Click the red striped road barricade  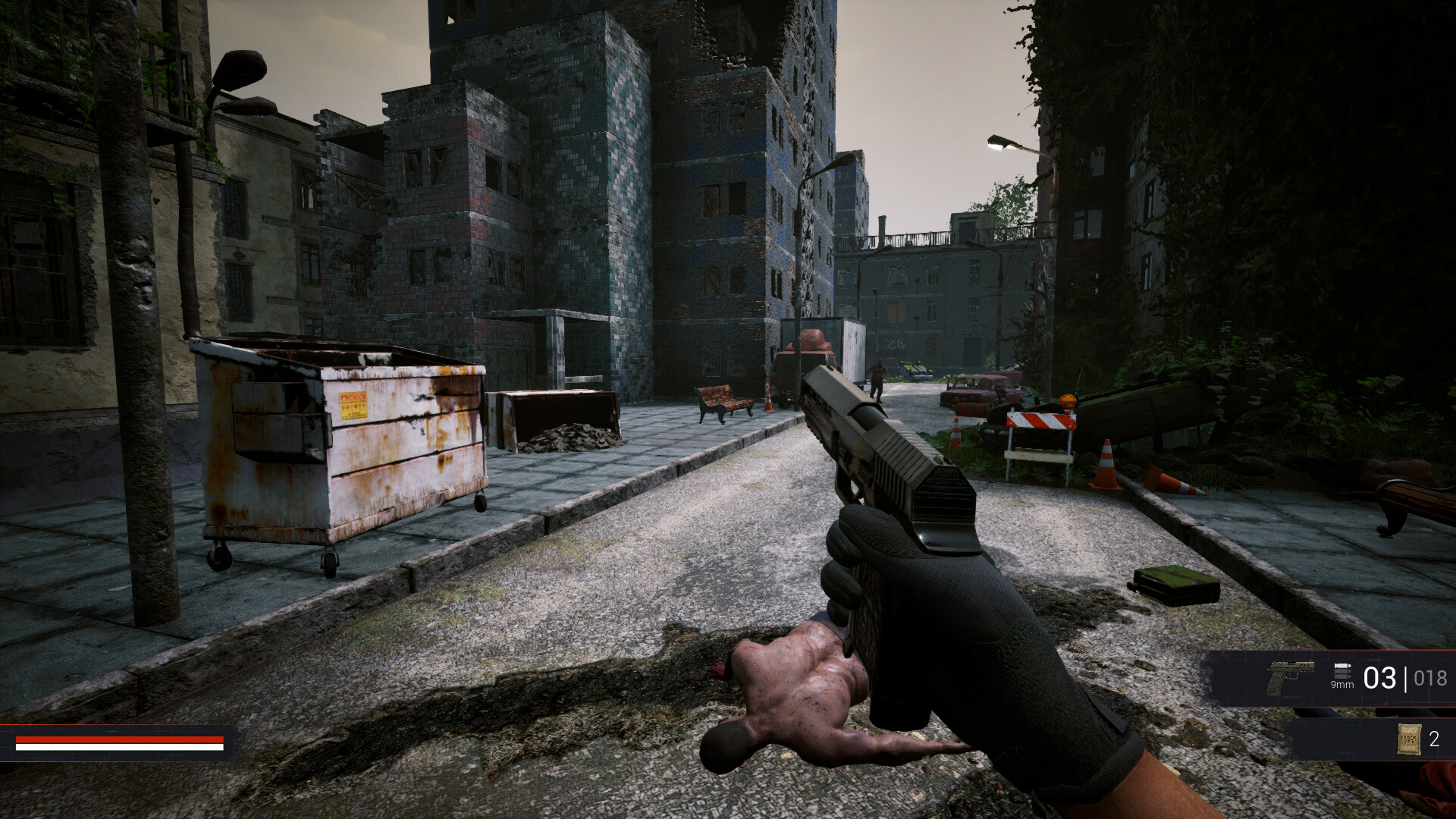pos(1041,422)
